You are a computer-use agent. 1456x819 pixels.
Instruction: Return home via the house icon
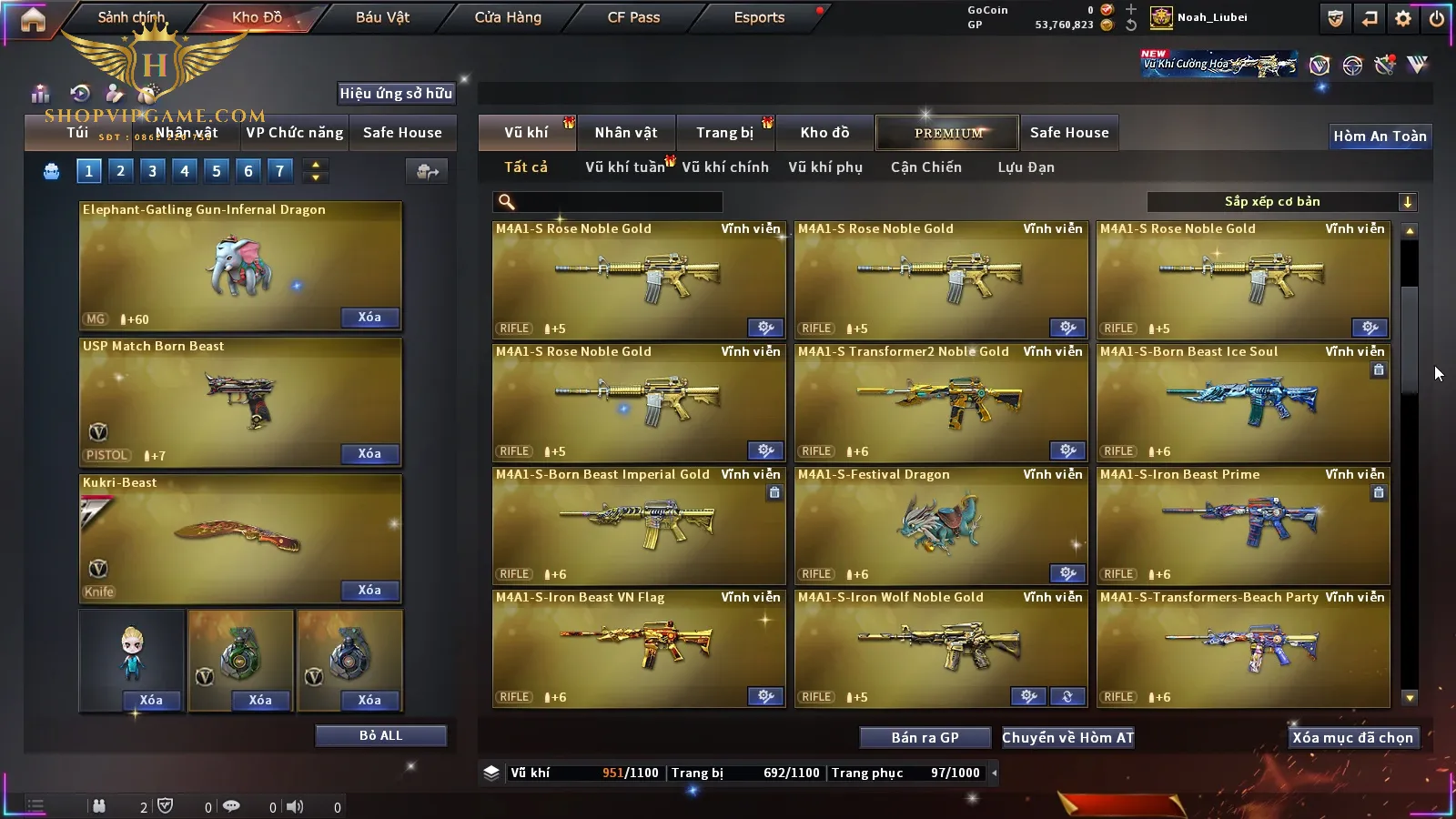tap(33, 19)
